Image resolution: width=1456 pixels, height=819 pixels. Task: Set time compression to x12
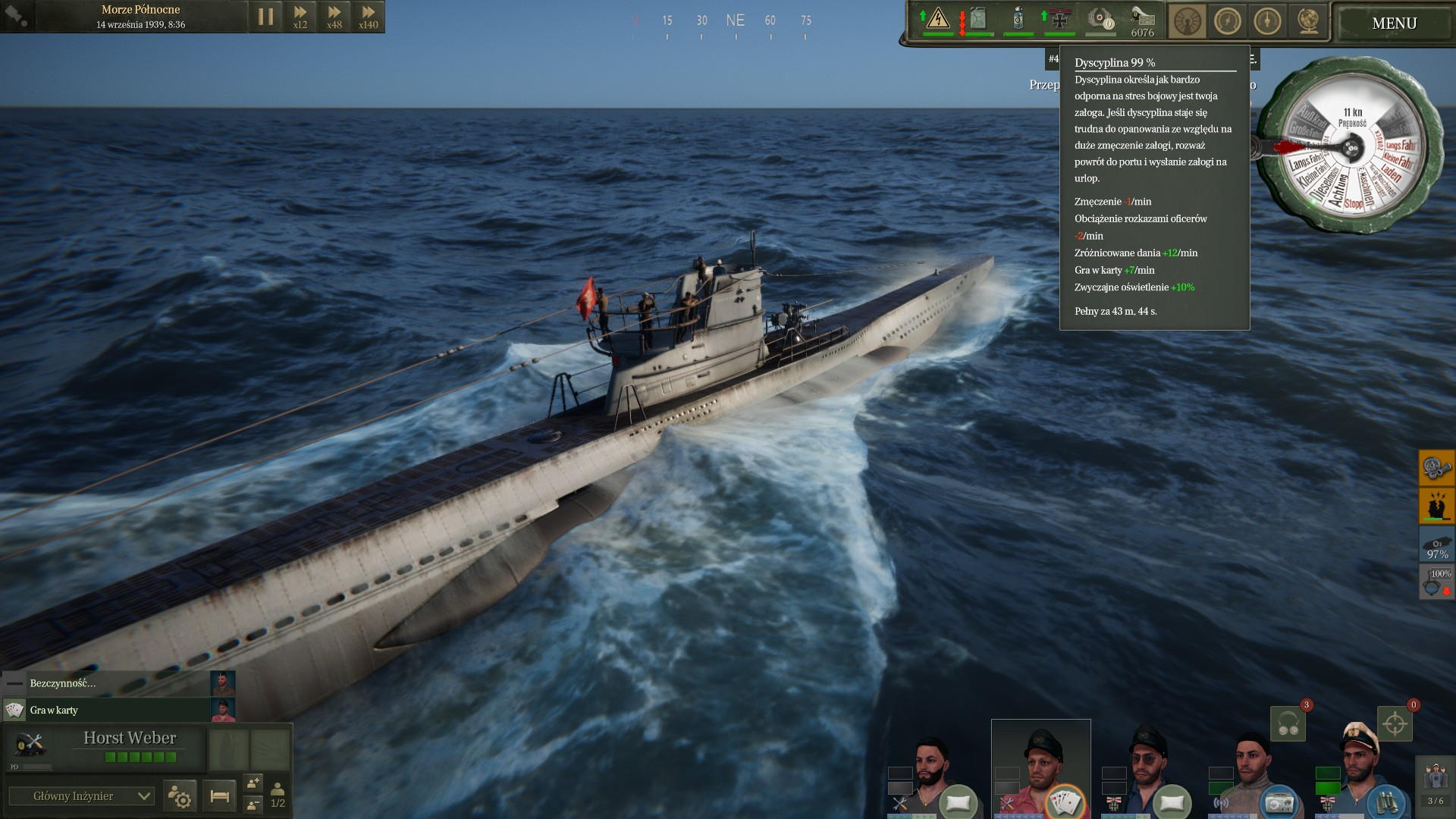tap(300, 17)
